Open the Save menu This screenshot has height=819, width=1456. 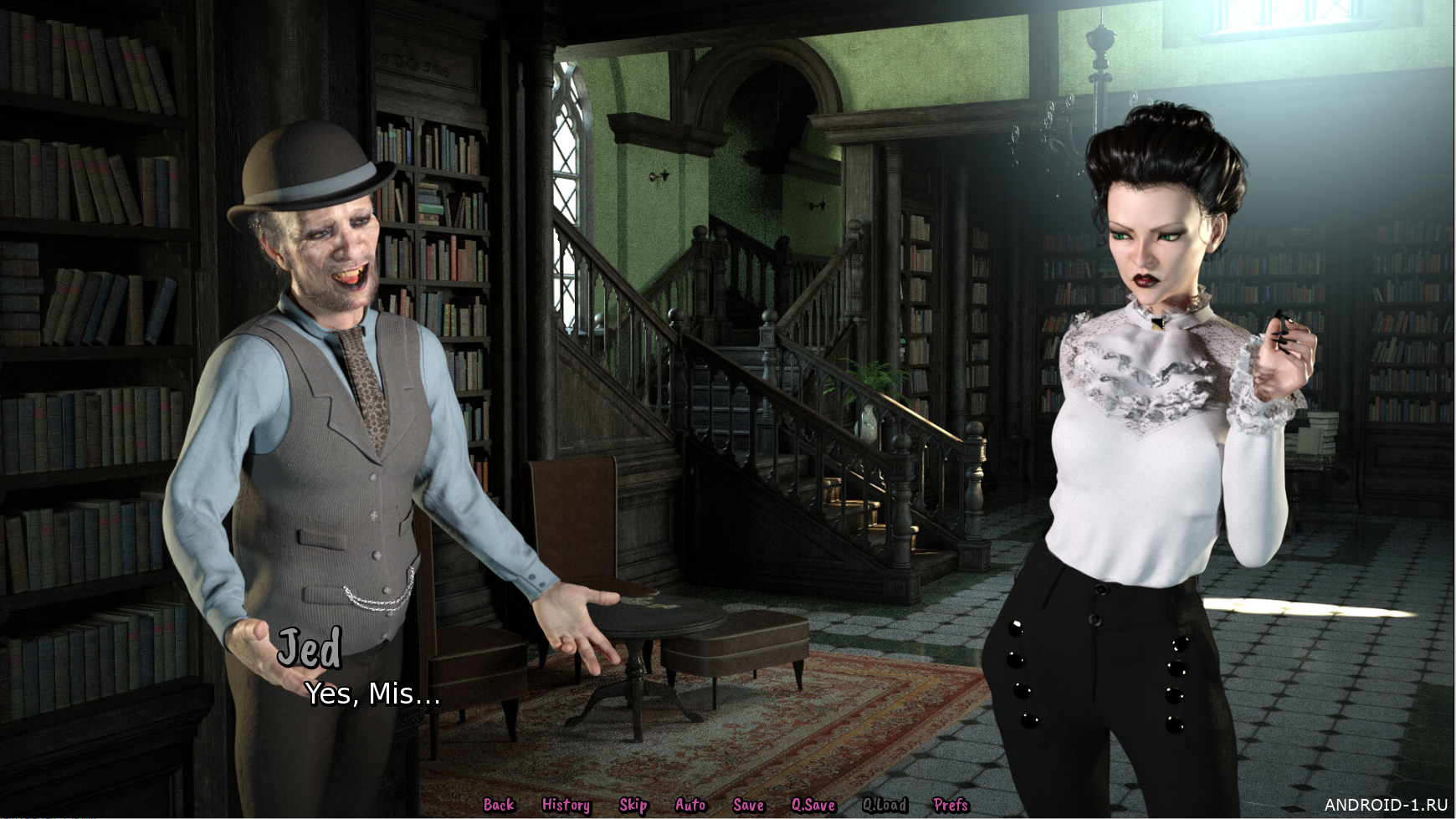point(748,805)
